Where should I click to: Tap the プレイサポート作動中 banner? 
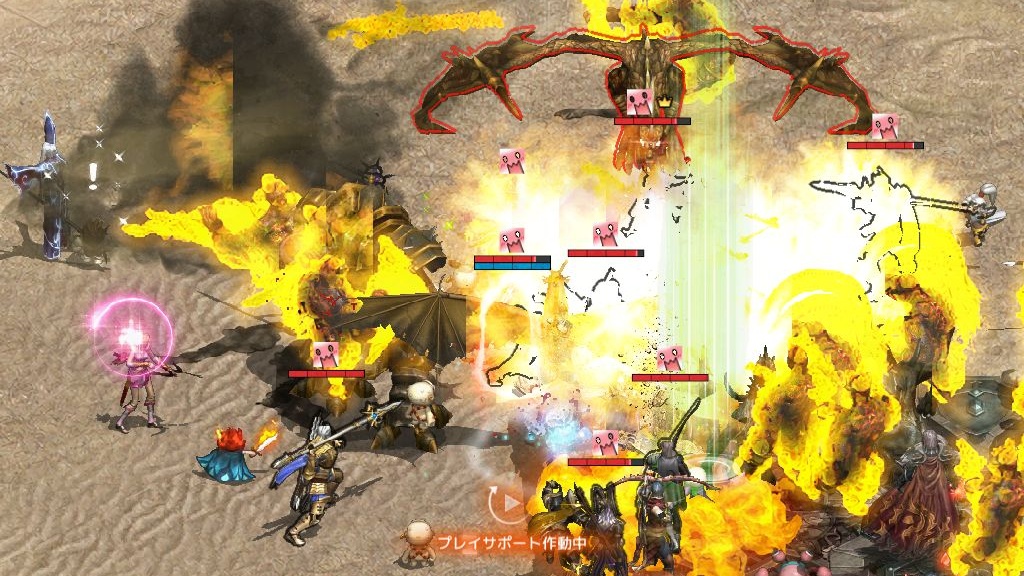tap(510, 543)
